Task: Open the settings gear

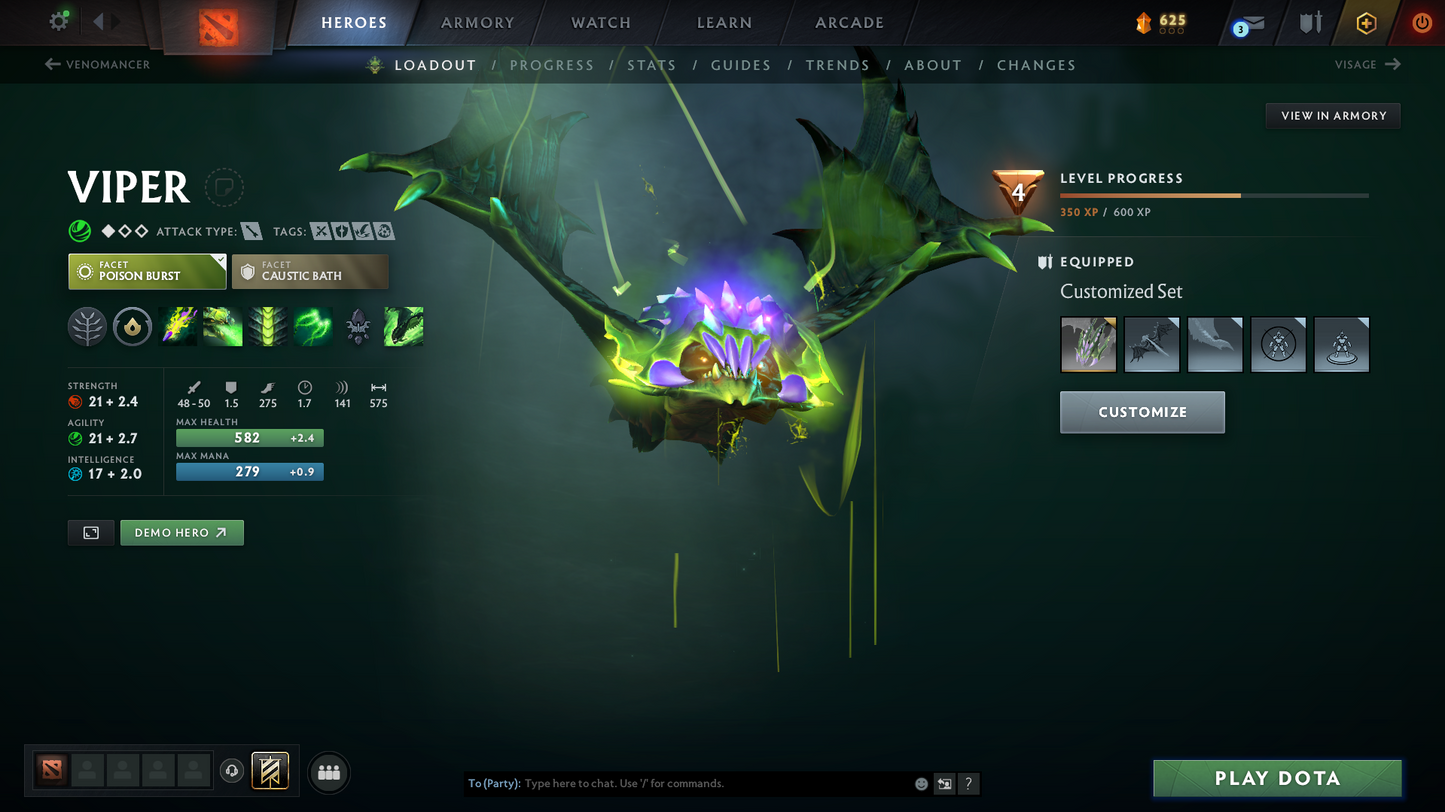Action: (59, 21)
